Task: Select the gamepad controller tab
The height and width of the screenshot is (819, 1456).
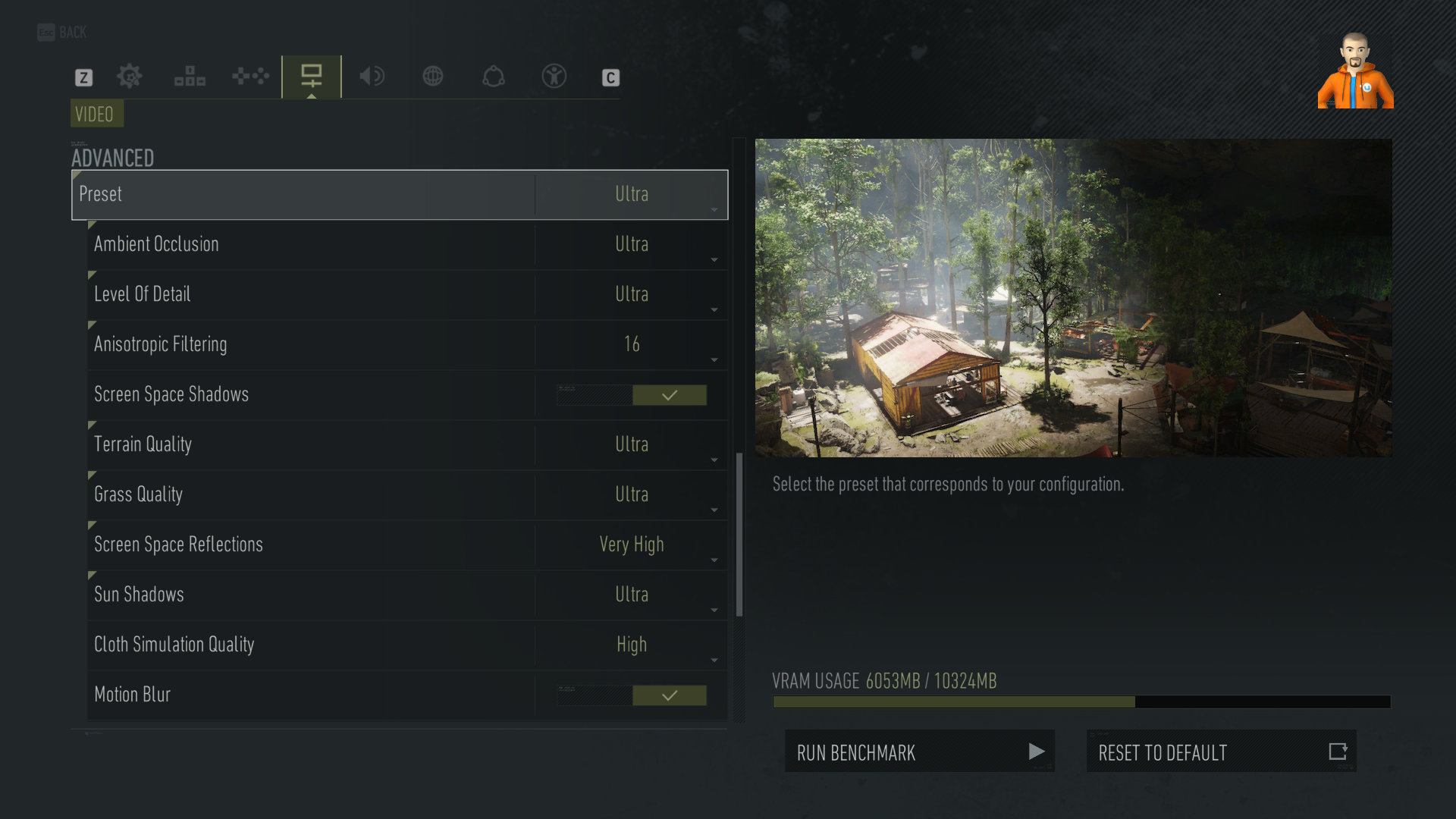Action: coord(250,77)
